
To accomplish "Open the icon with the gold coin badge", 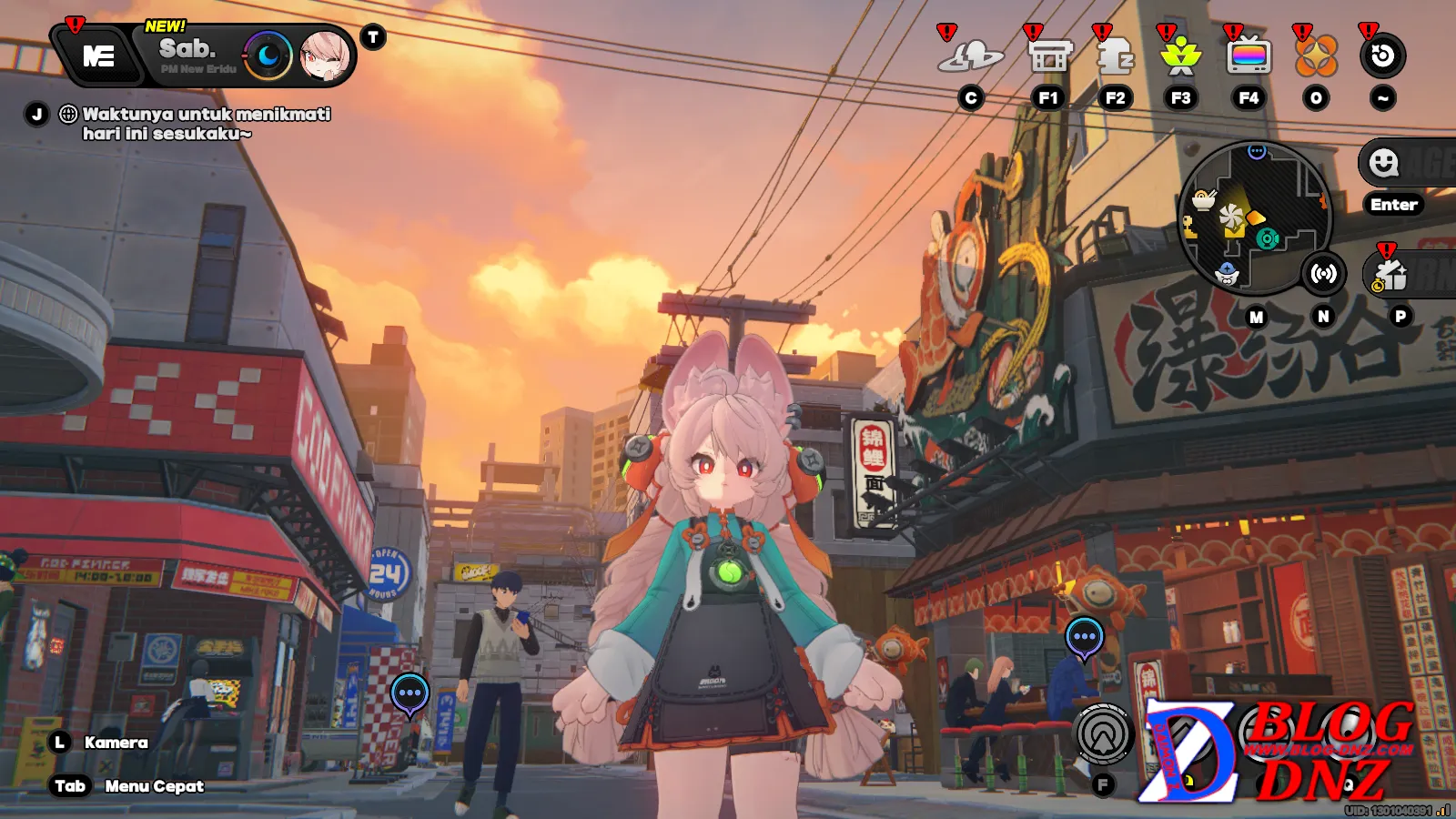I will (x=1390, y=275).
